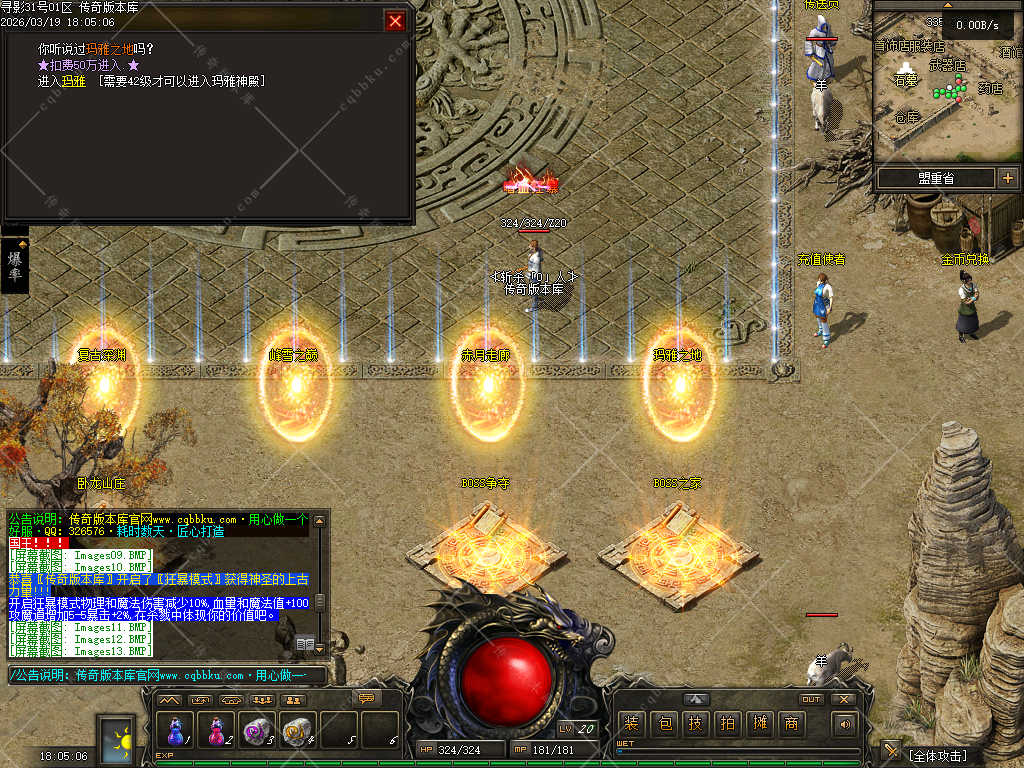The image size is (1024, 768).
Task: Click the OUT logout button
Action: (x=811, y=699)
